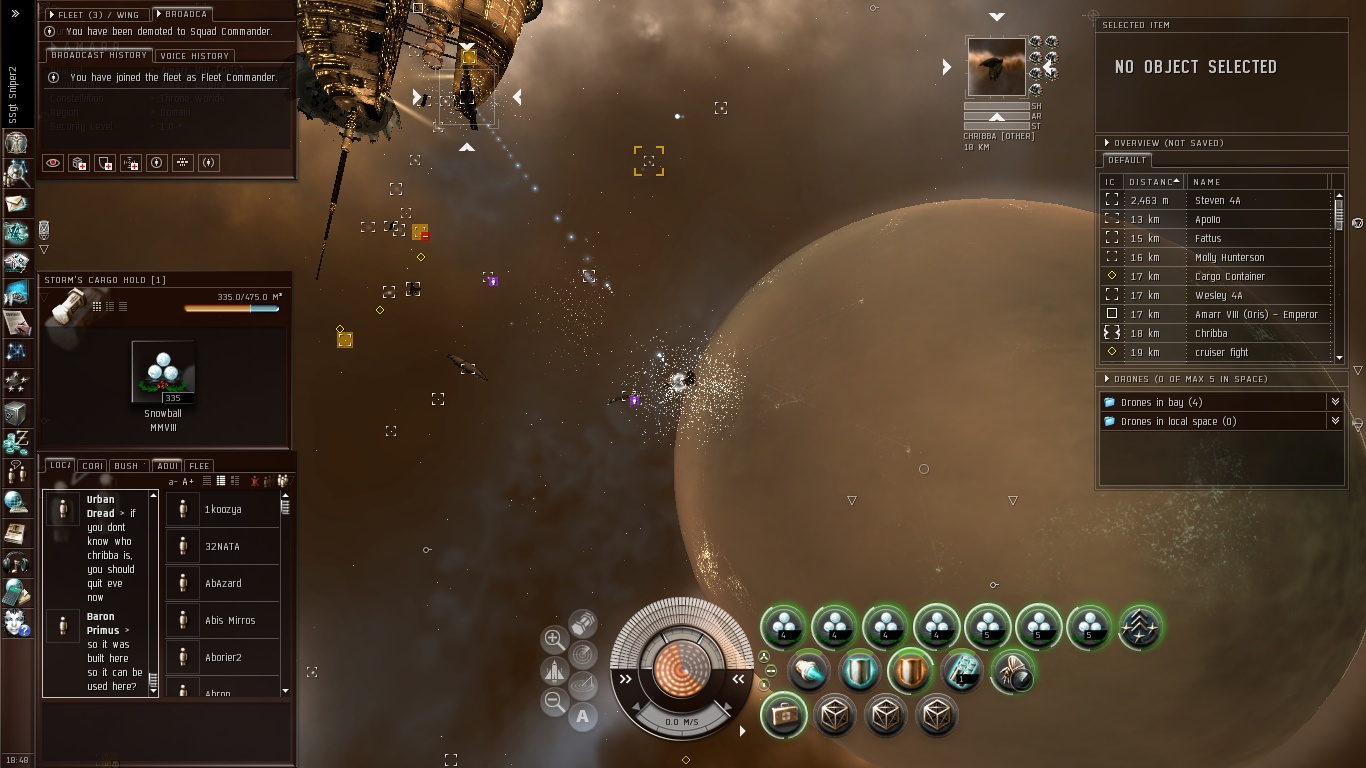The width and height of the screenshot is (1366, 768).
Task: Click the red eye broadcast button
Action: point(53,163)
